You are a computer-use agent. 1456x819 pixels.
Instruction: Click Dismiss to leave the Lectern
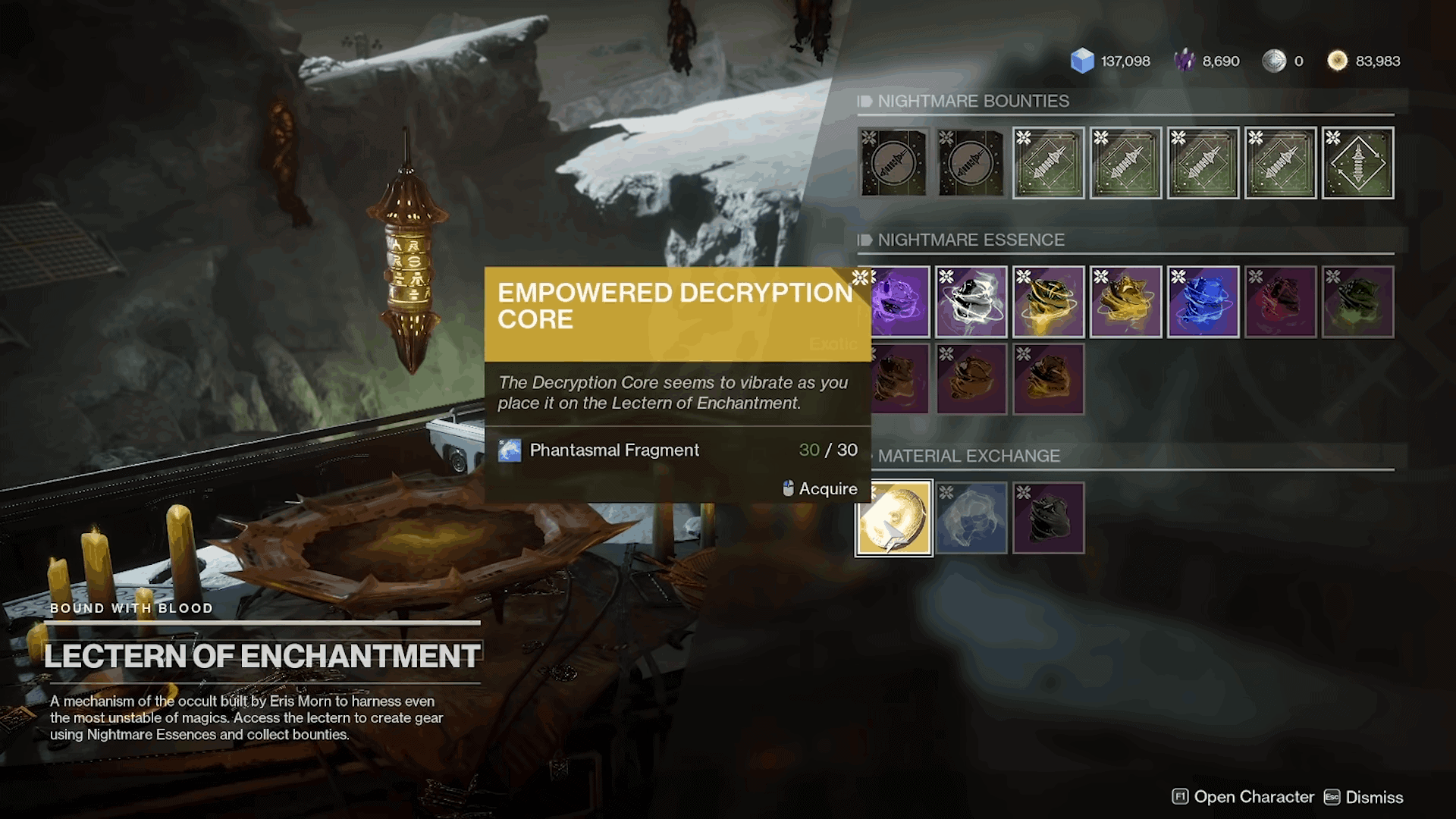[1376, 797]
